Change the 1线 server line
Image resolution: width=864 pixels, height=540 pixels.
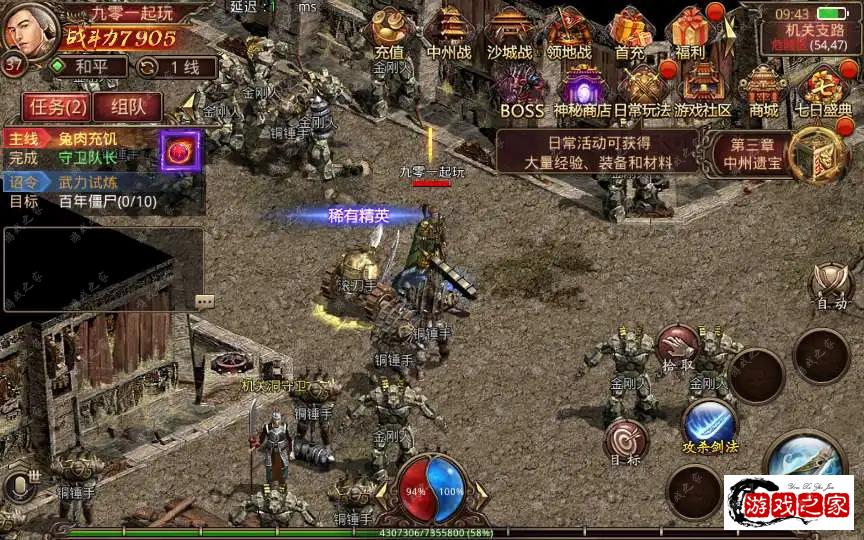pos(171,67)
